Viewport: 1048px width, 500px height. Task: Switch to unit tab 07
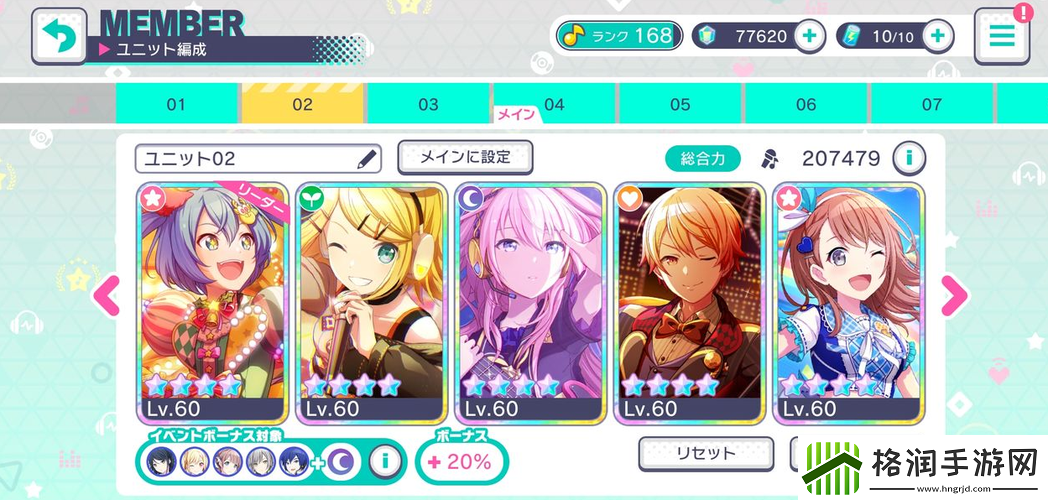tap(932, 104)
